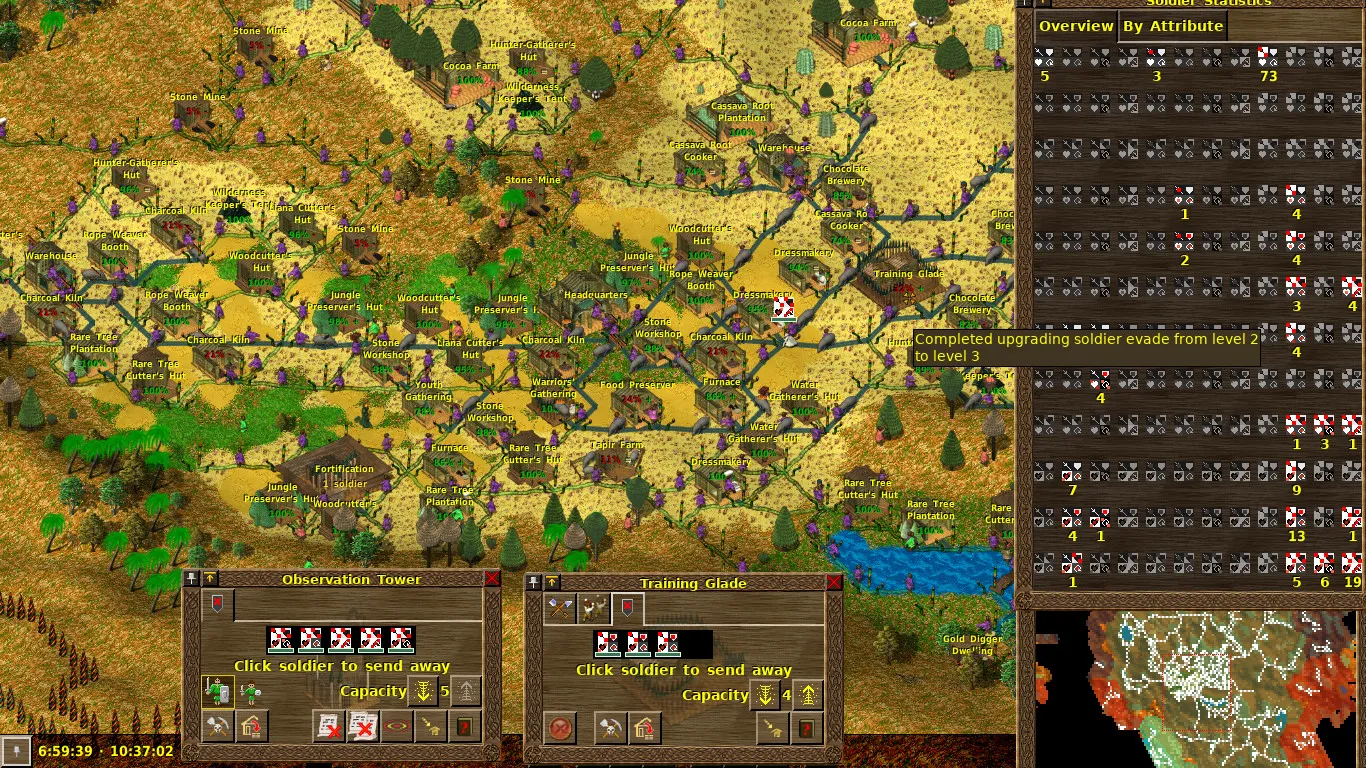Increase Training Glade soldier capacity

808,695
